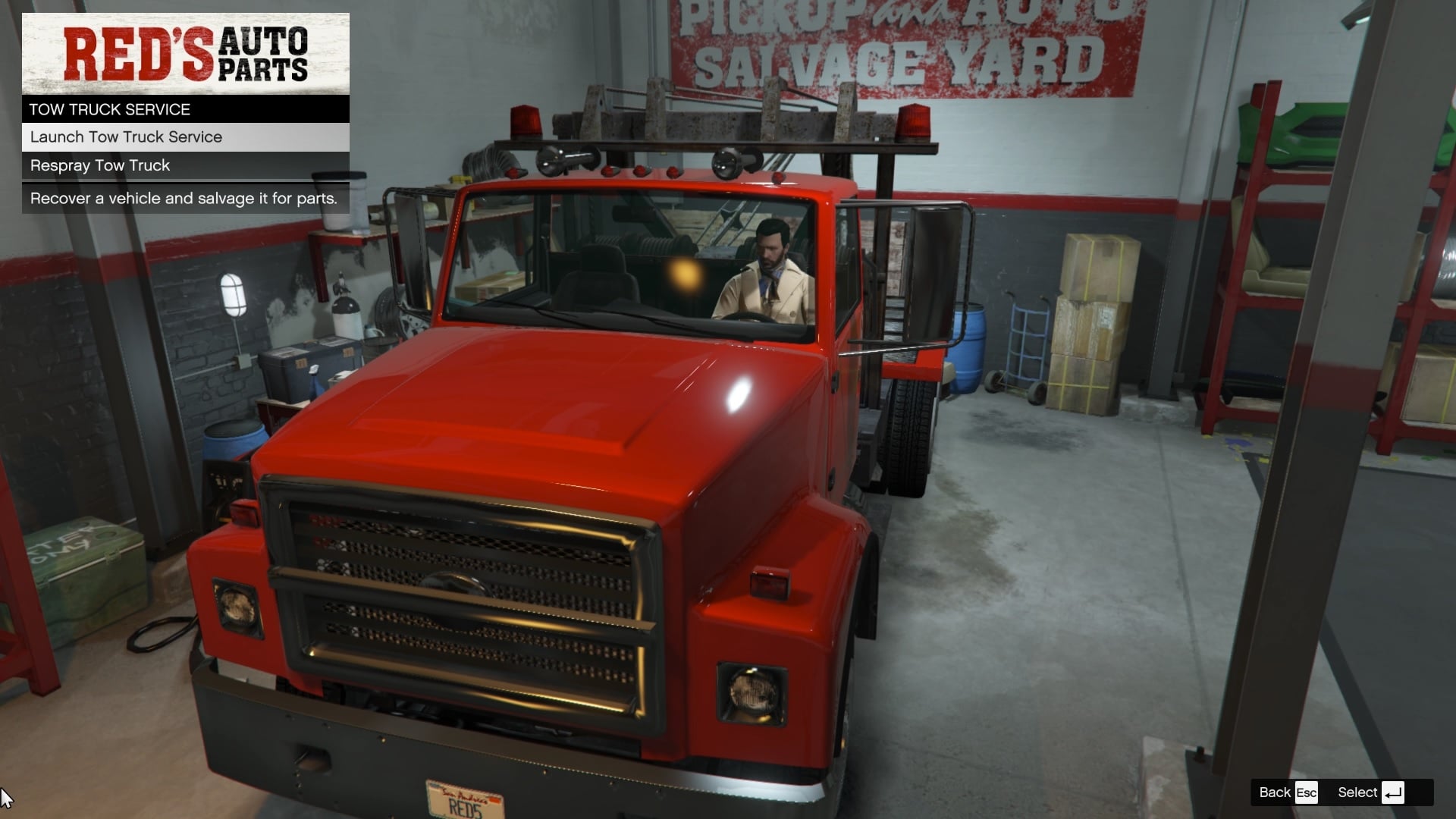
Task: Click the truck's left headlight
Action: (x=235, y=607)
